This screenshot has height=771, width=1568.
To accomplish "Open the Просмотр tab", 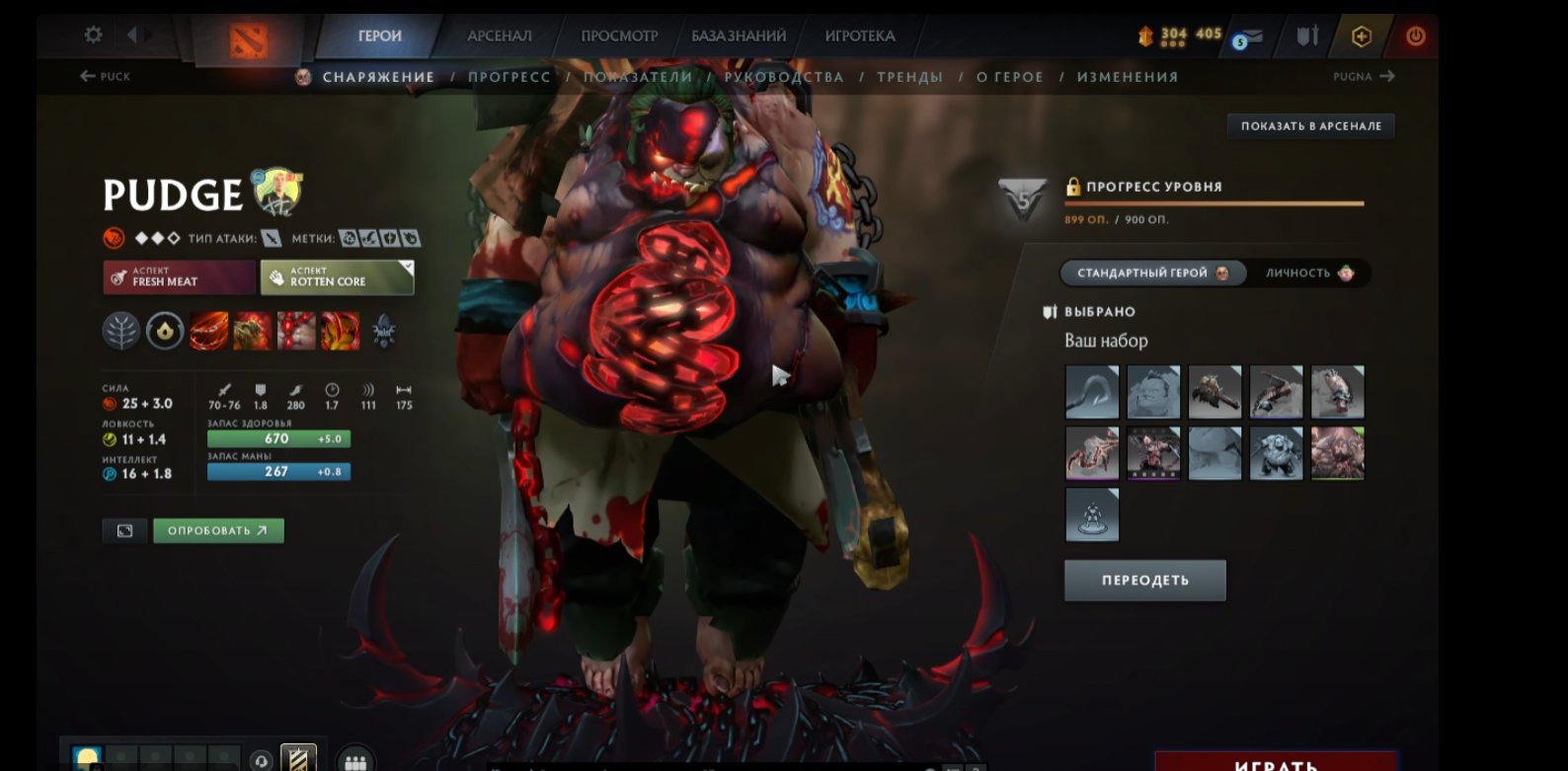I will click(619, 36).
